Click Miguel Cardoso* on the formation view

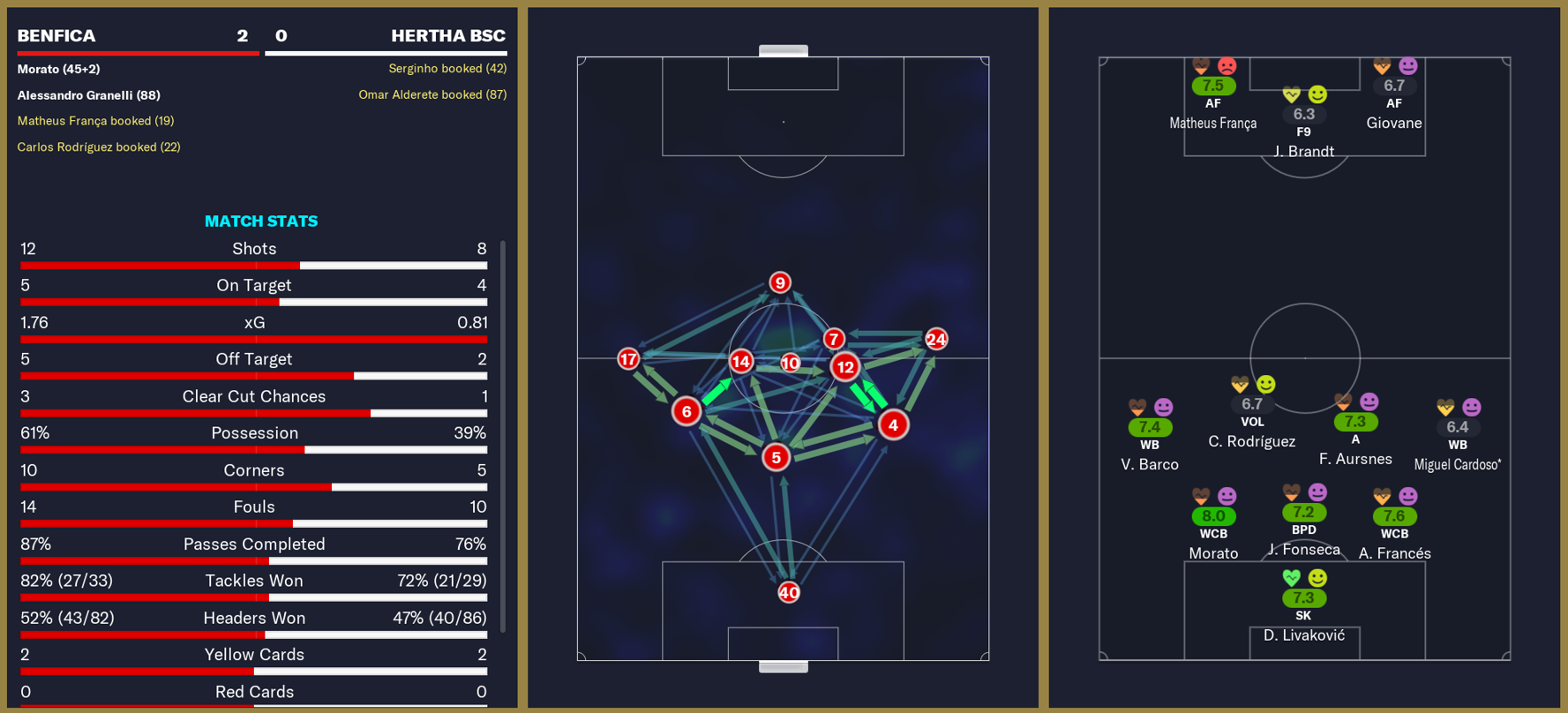pos(1458,465)
